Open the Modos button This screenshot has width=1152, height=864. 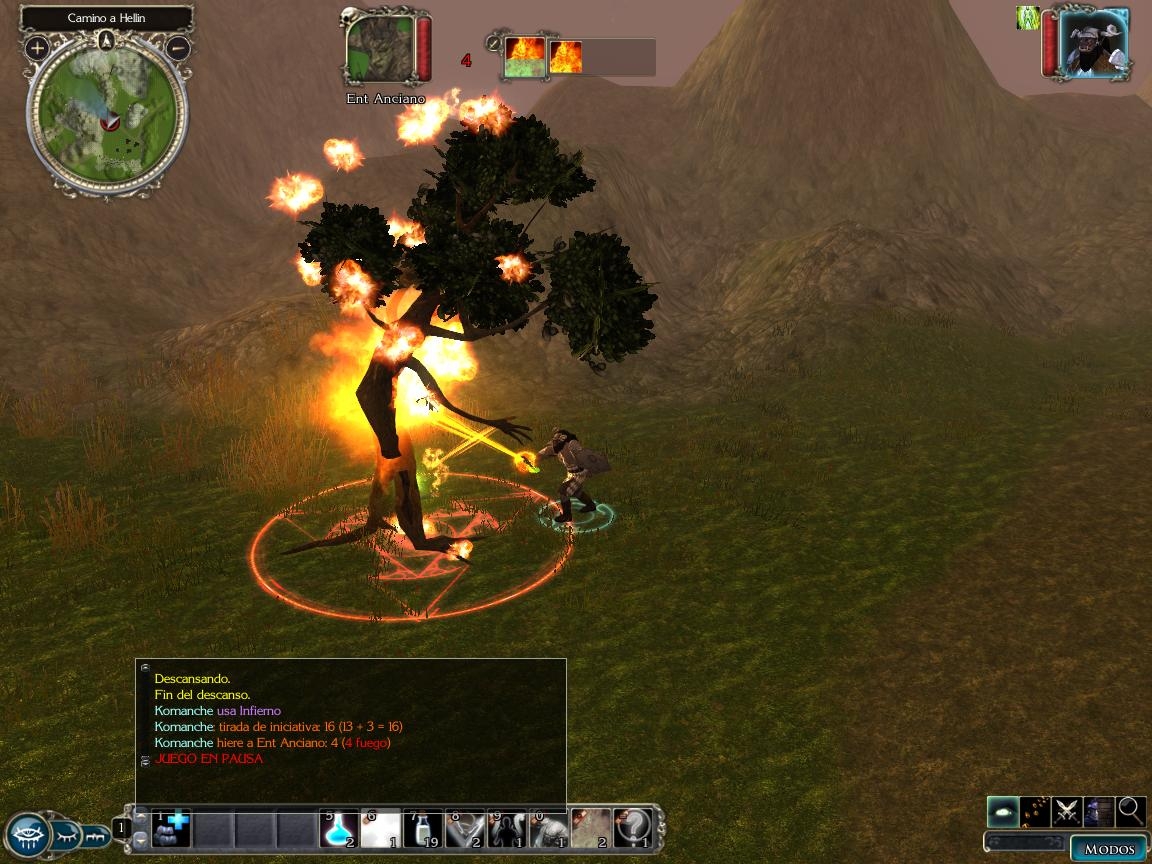coord(1109,849)
